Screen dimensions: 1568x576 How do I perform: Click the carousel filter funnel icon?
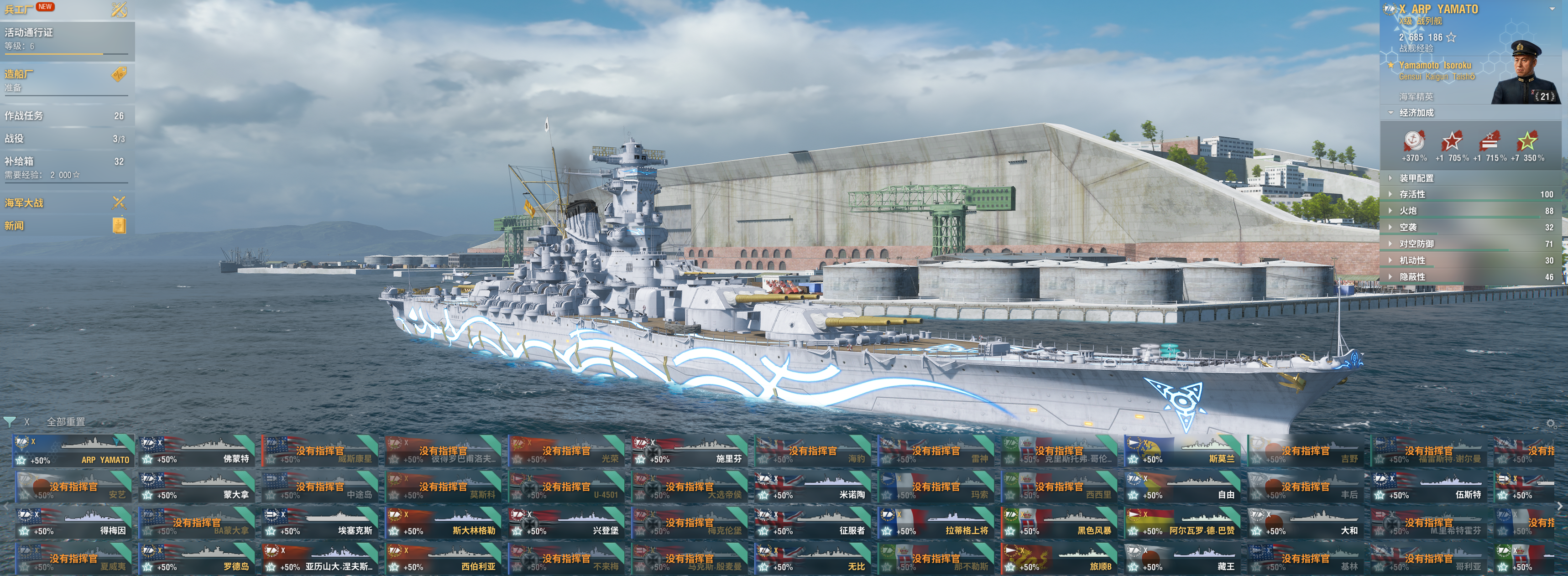pos(10,421)
